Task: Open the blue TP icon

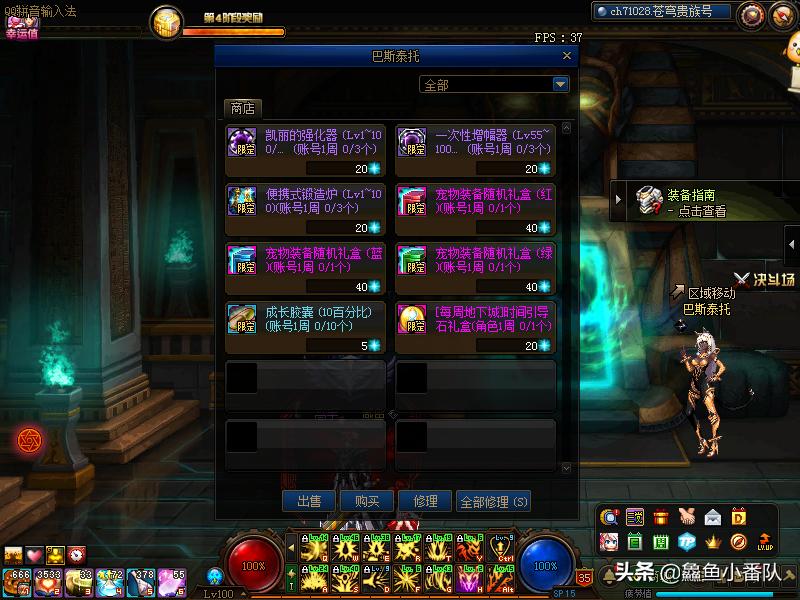Action: [687, 542]
